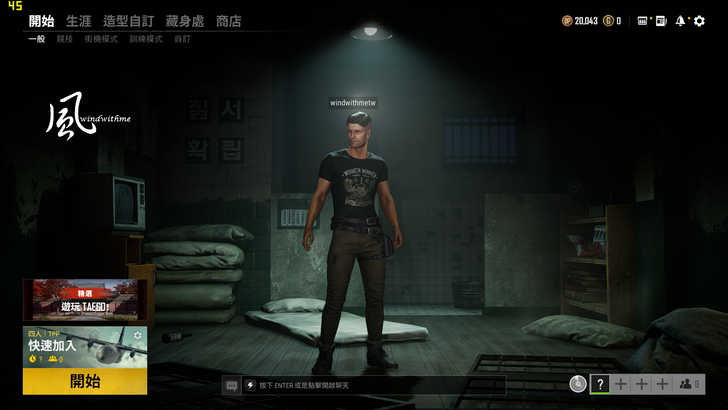This screenshot has height=410, width=728.
Task: Go to the 商店 store tab
Action: [229, 21]
